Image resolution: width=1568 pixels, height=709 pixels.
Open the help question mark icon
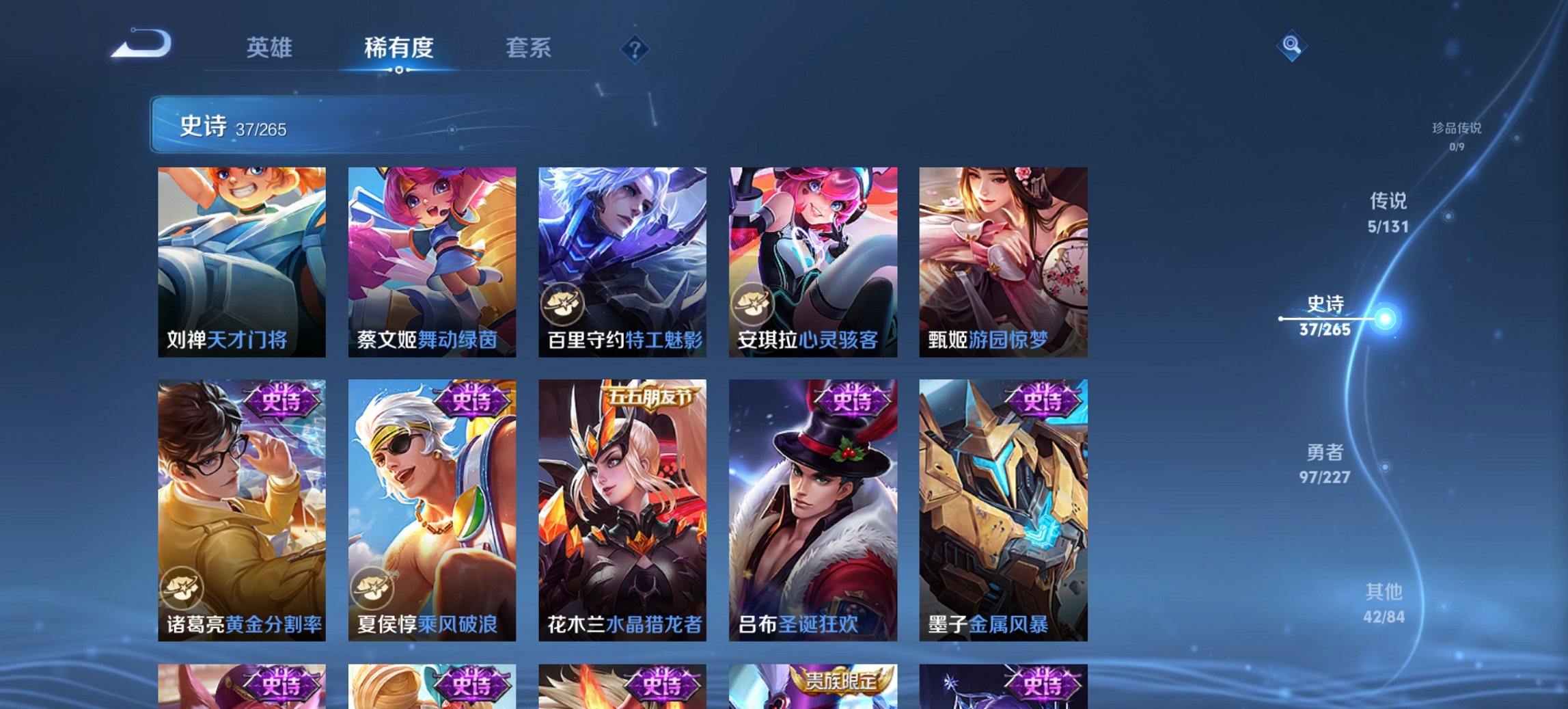634,49
